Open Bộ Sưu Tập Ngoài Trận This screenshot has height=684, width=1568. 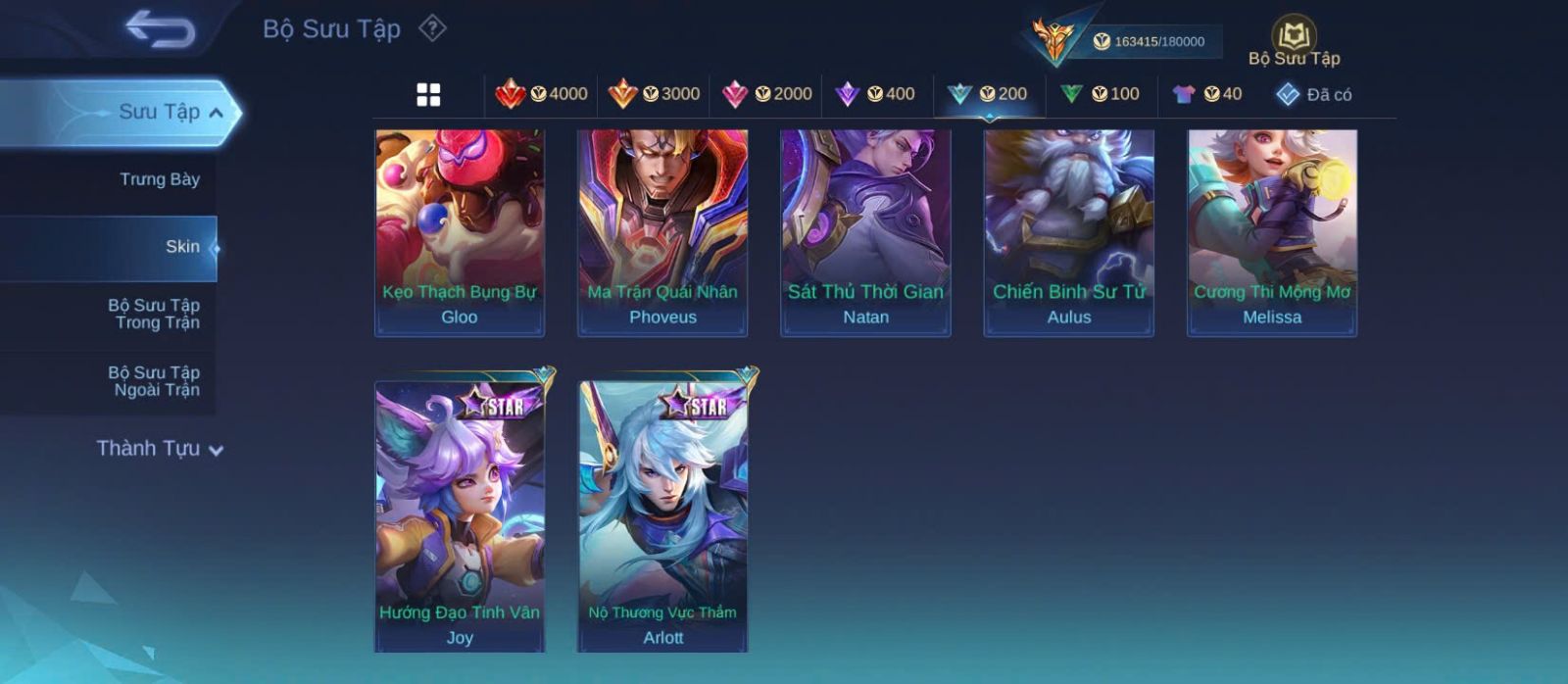point(154,381)
